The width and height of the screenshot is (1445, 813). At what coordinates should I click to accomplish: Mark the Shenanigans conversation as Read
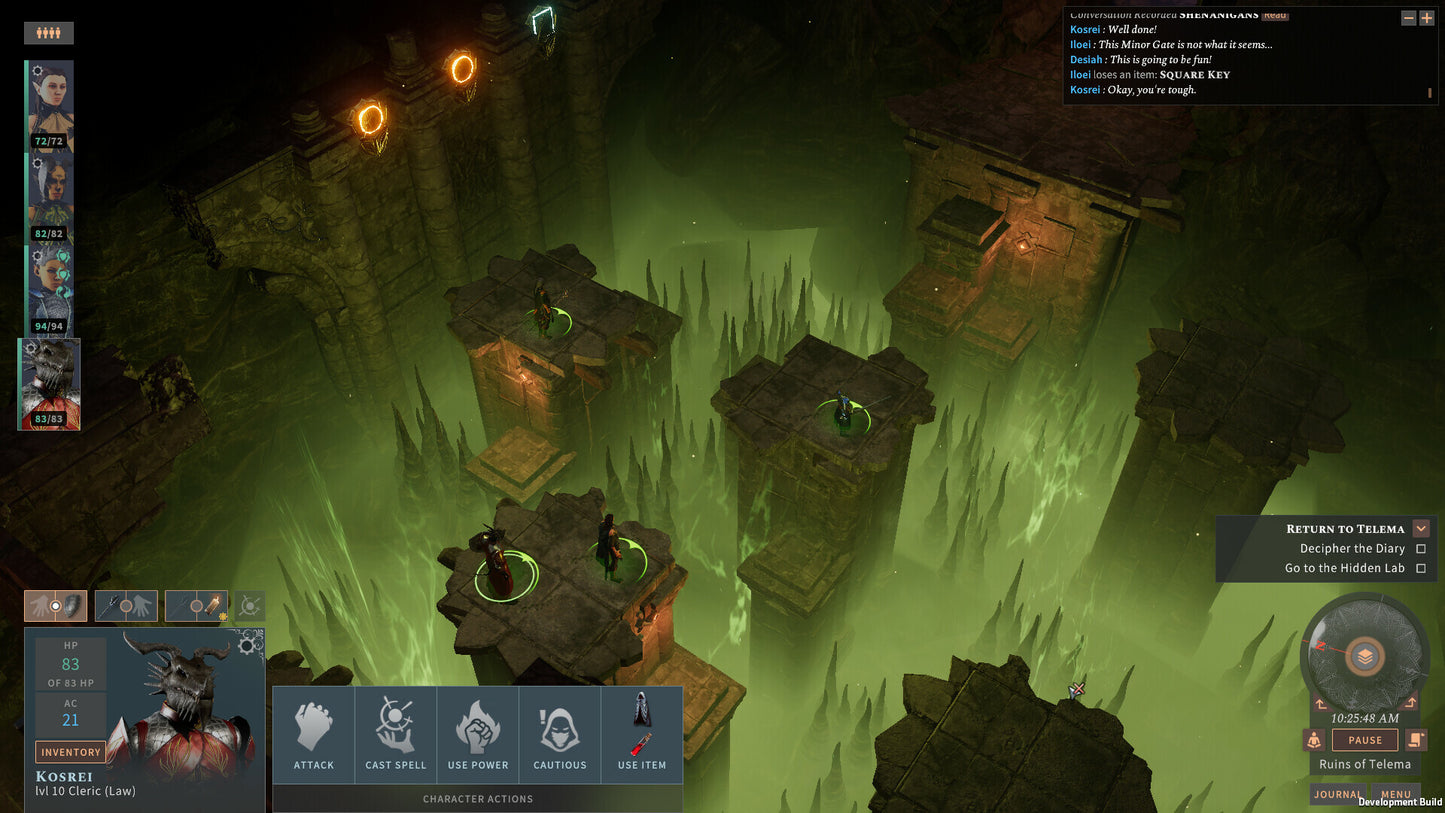coord(1274,15)
